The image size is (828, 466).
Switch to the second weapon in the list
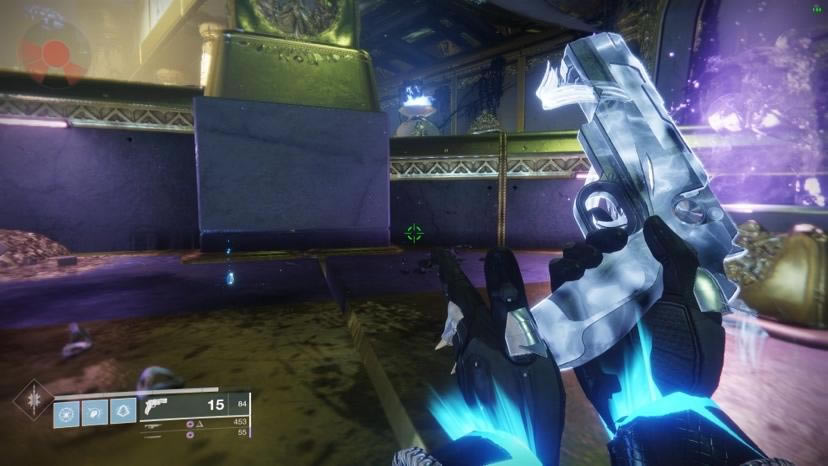click(153, 424)
